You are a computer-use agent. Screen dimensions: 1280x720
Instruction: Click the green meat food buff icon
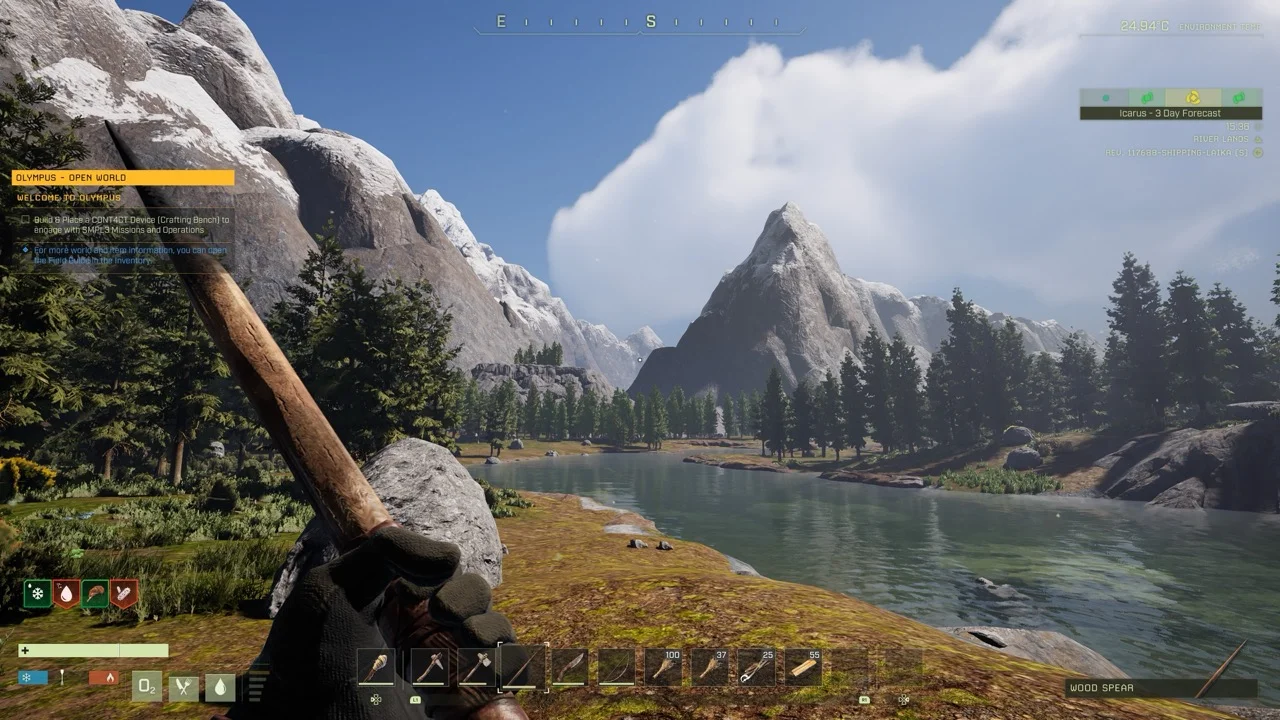pyautogui.click(x=95, y=594)
